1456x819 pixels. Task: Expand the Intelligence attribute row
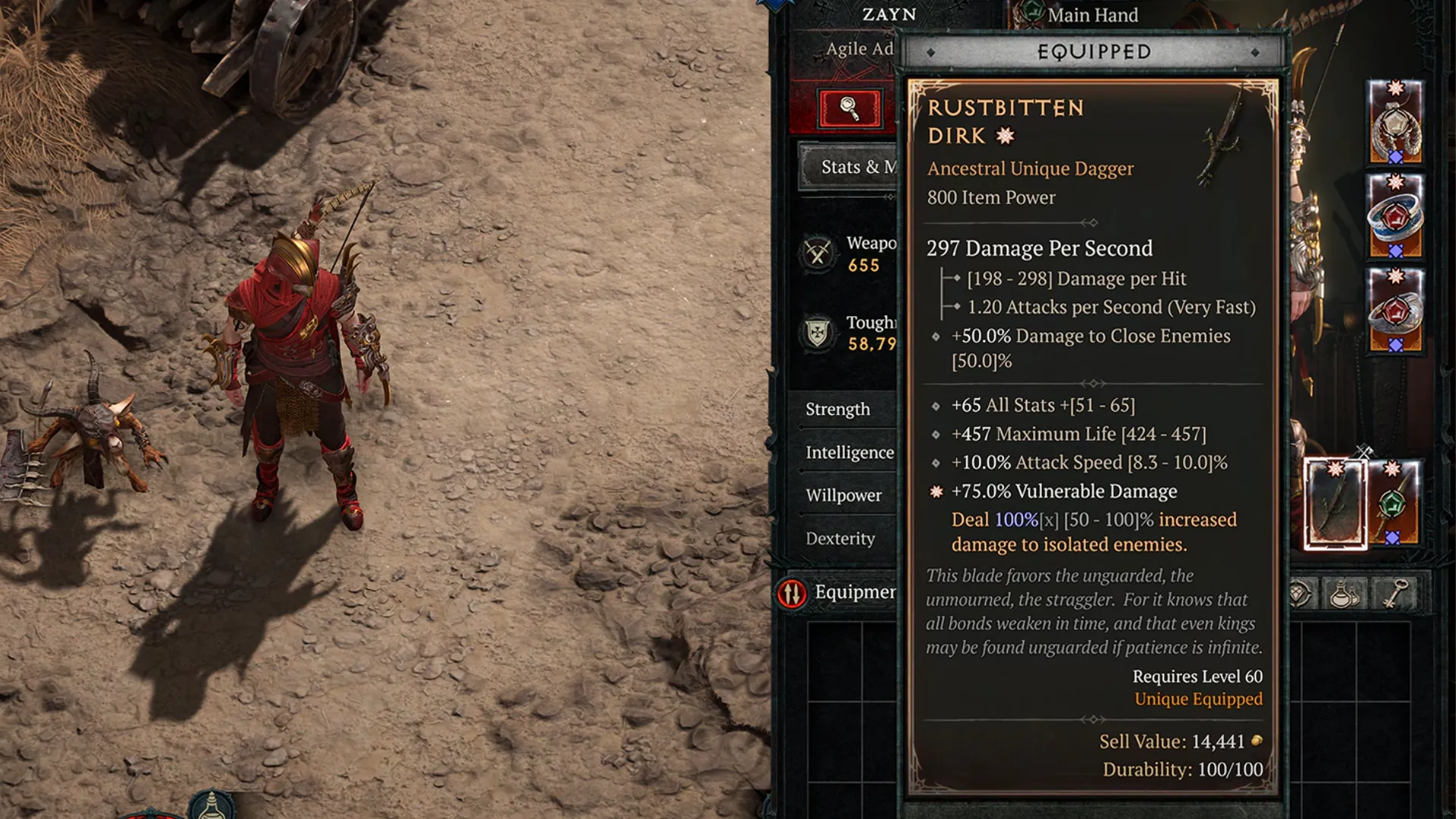(x=849, y=453)
